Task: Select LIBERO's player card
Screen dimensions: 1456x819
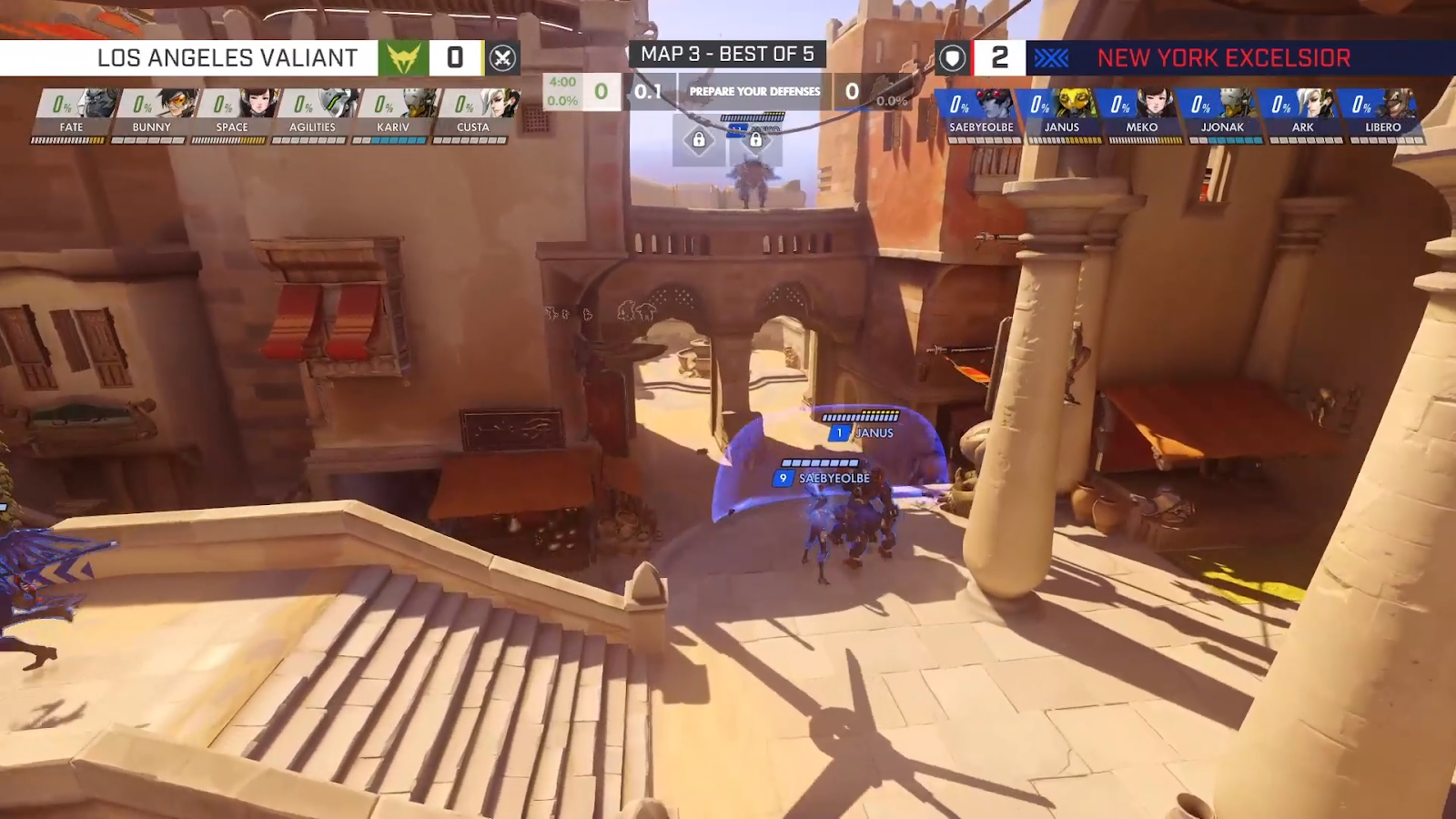Action: tap(1382, 113)
